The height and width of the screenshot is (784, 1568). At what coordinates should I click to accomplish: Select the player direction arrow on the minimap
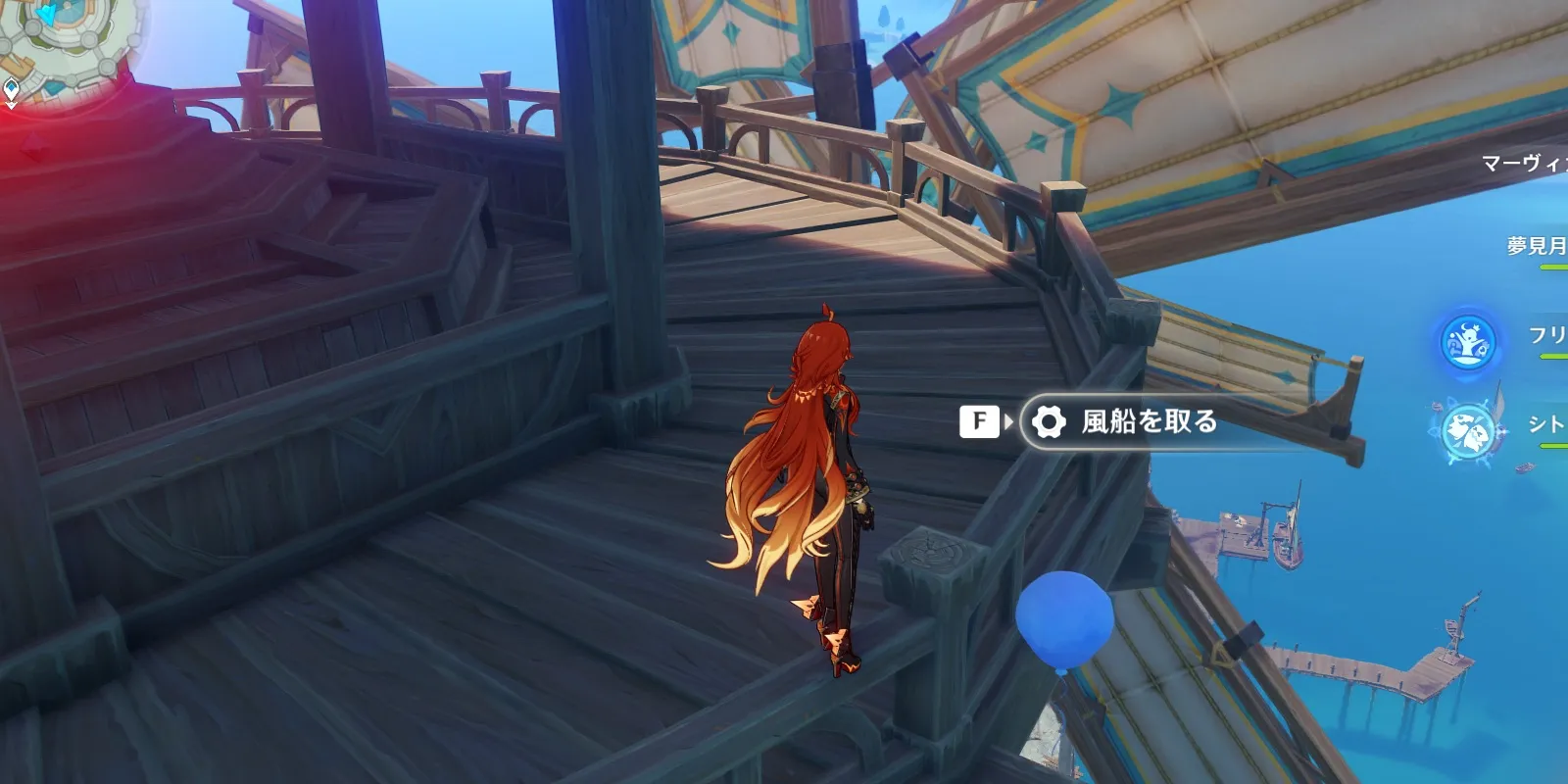click(x=45, y=13)
